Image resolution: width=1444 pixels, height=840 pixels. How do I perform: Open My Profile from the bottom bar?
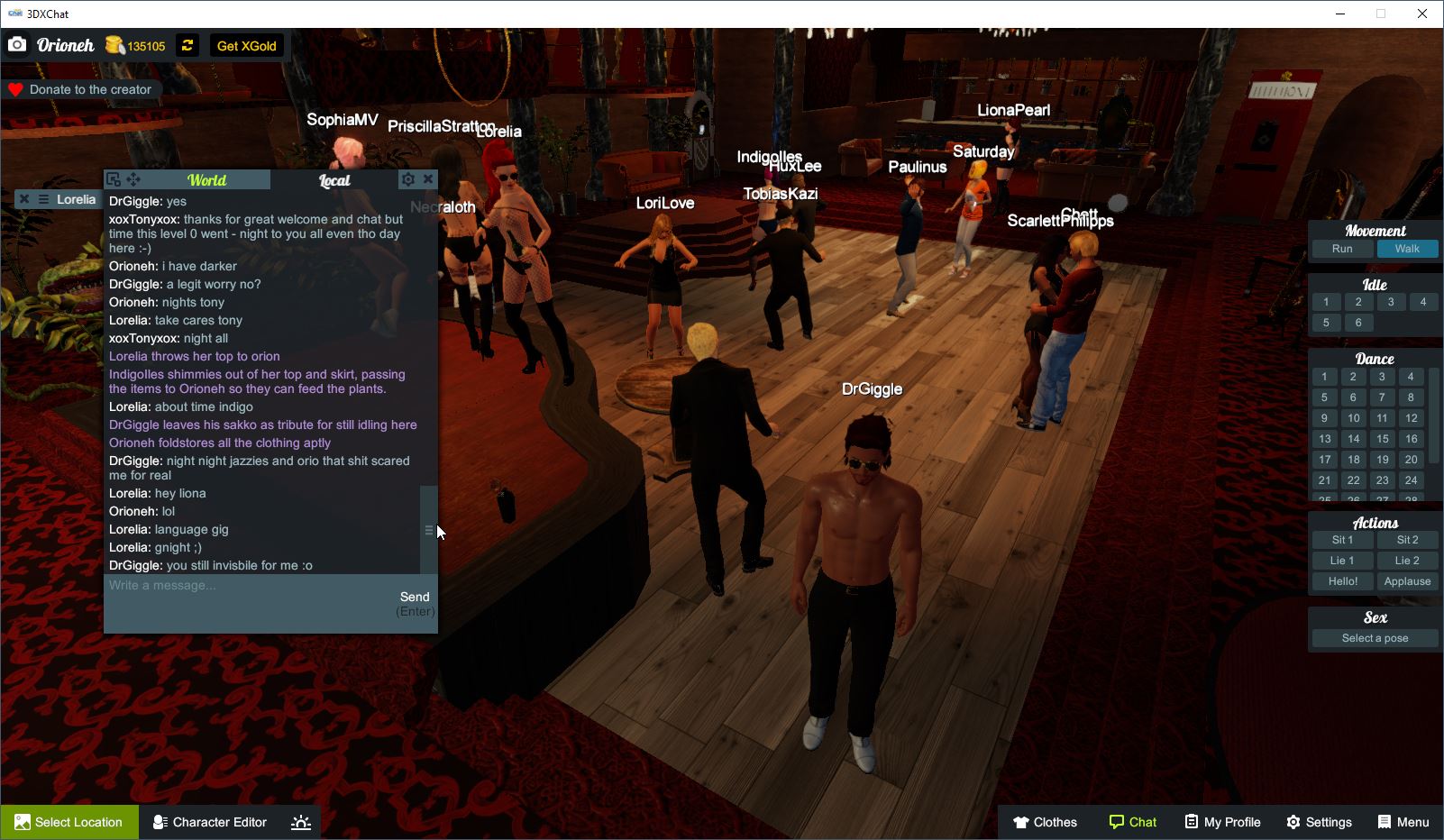1222,821
